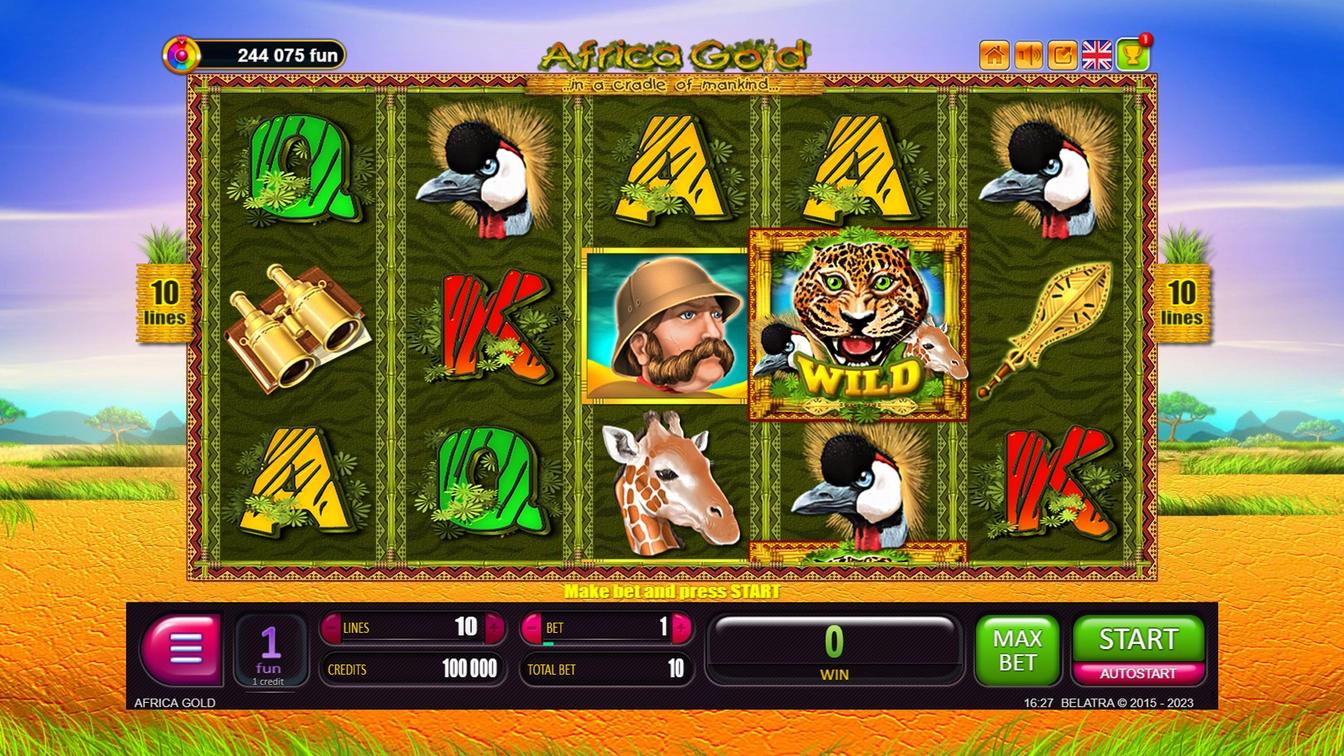The width and height of the screenshot is (1344, 756).
Task: Toggle the sound speaker icon
Action: tap(1029, 55)
